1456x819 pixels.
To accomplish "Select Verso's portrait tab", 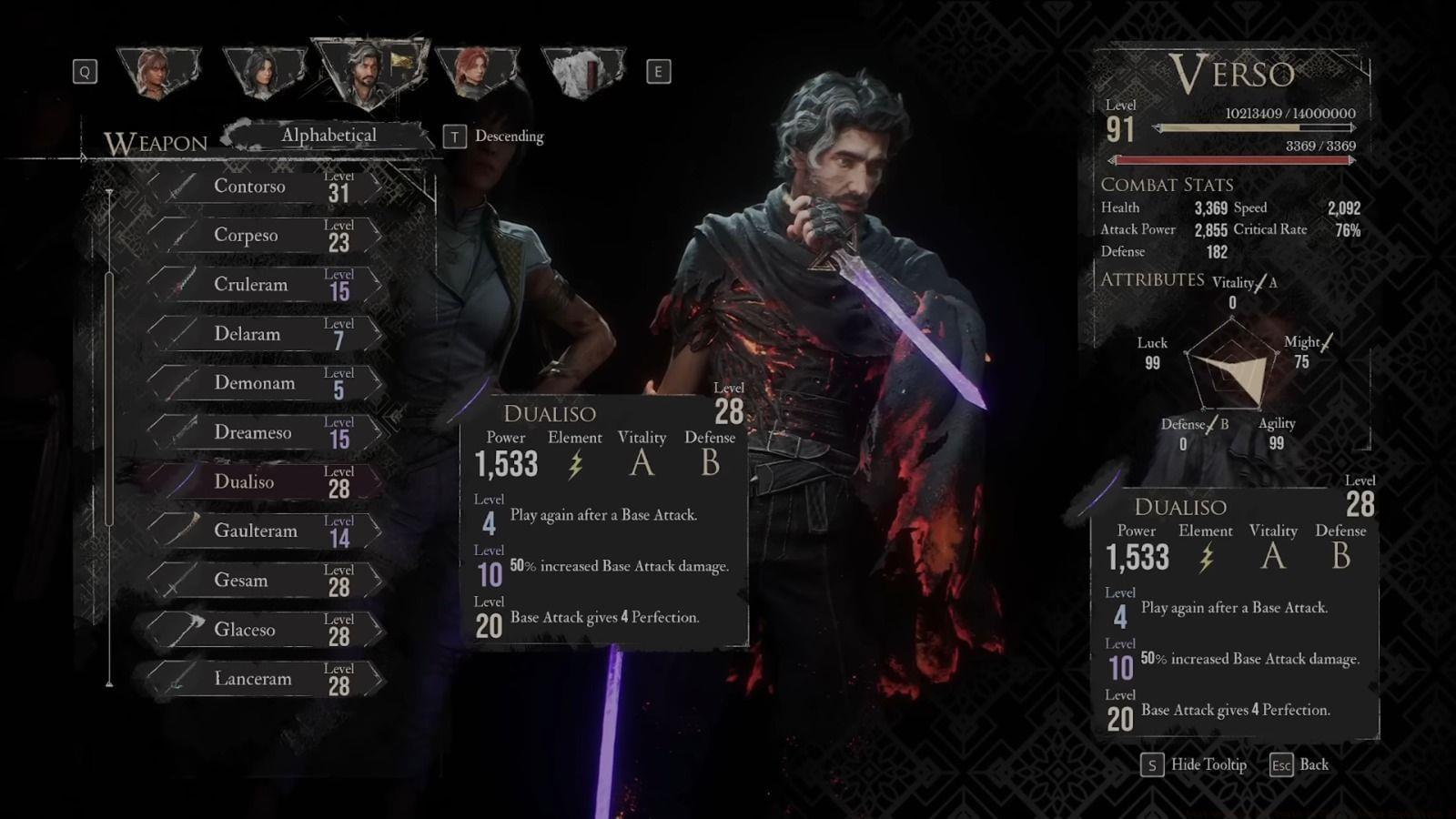I will click(x=369, y=73).
